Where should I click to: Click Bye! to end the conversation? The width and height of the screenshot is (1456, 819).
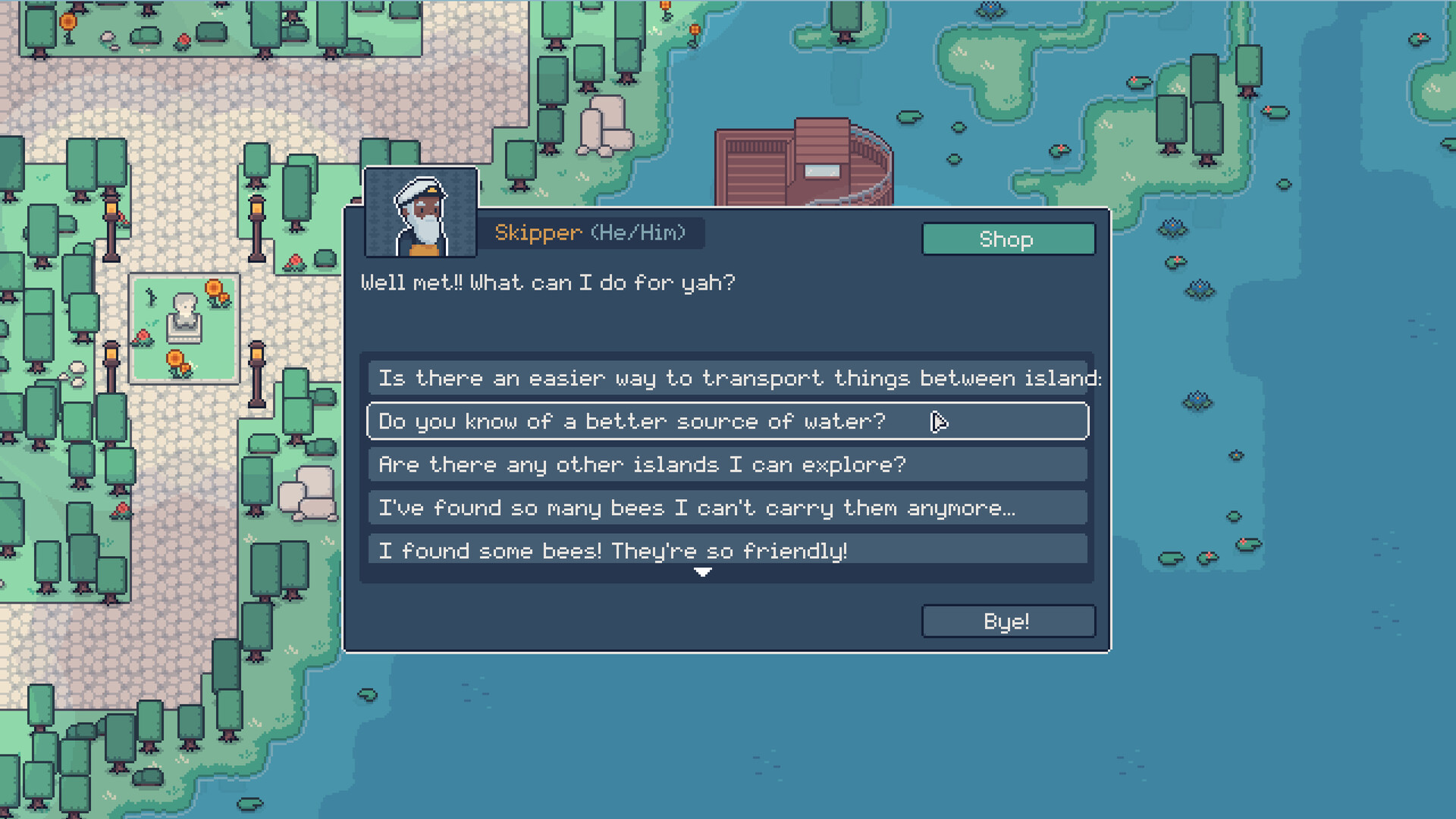pyautogui.click(x=1007, y=621)
